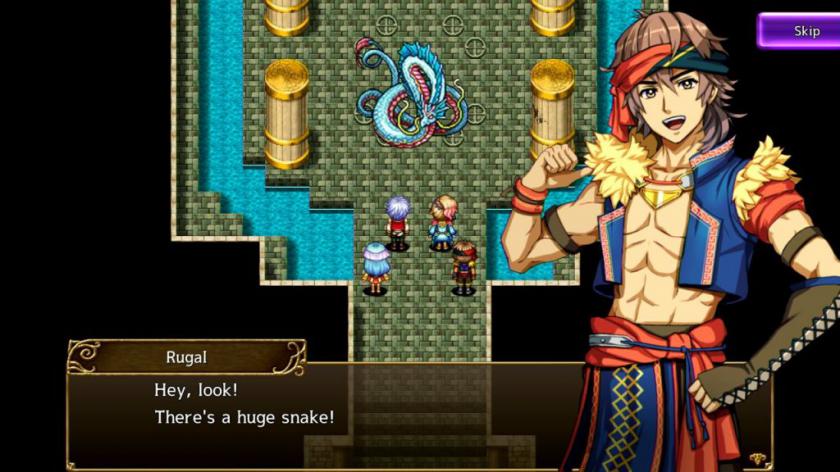Skip the cutscene dialogue
The height and width of the screenshot is (472, 840).
click(801, 31)
